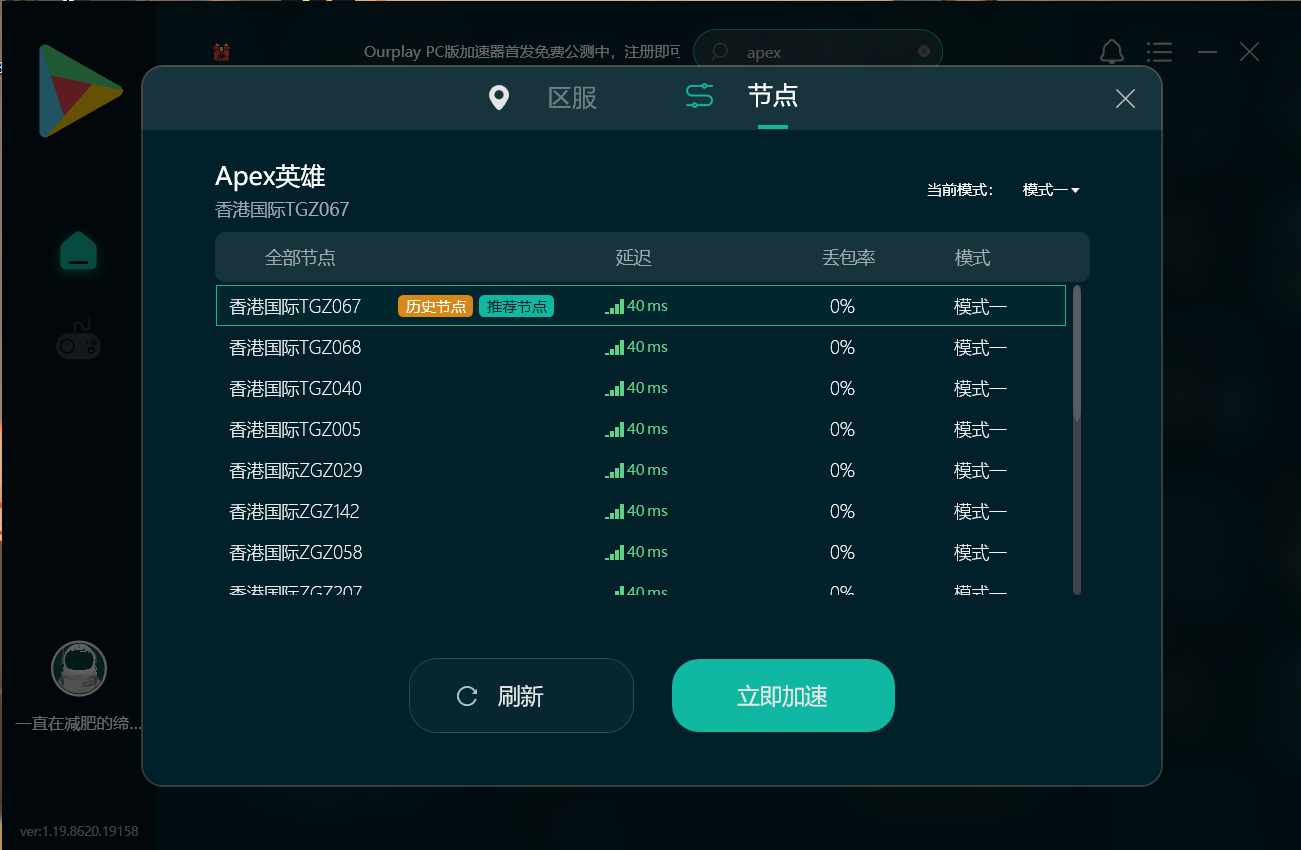This screenshot has width=1301, height=850.
Task: Open the notification bell
Action: point(1111,51)
